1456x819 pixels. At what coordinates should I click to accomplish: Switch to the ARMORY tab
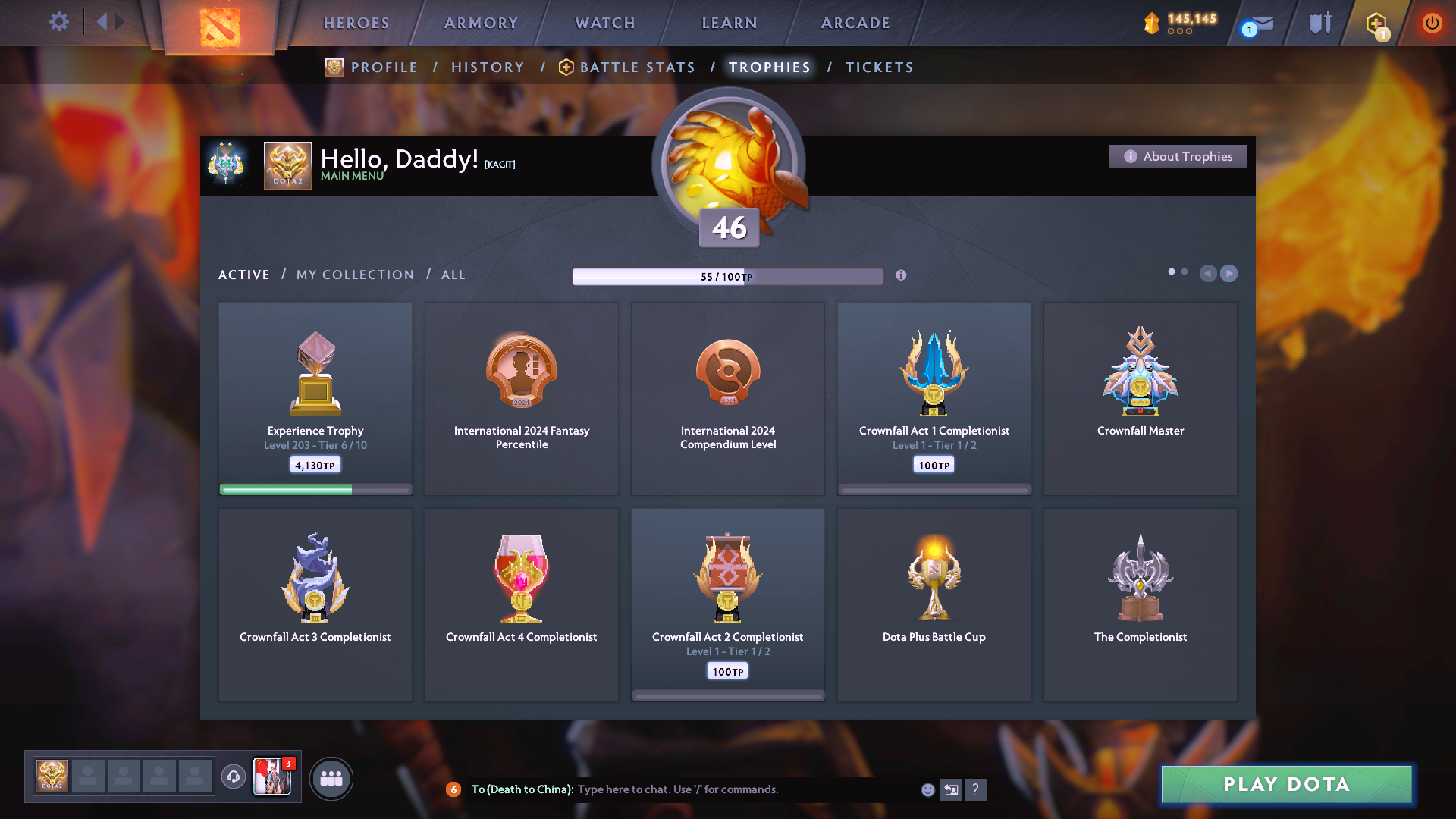481,23
